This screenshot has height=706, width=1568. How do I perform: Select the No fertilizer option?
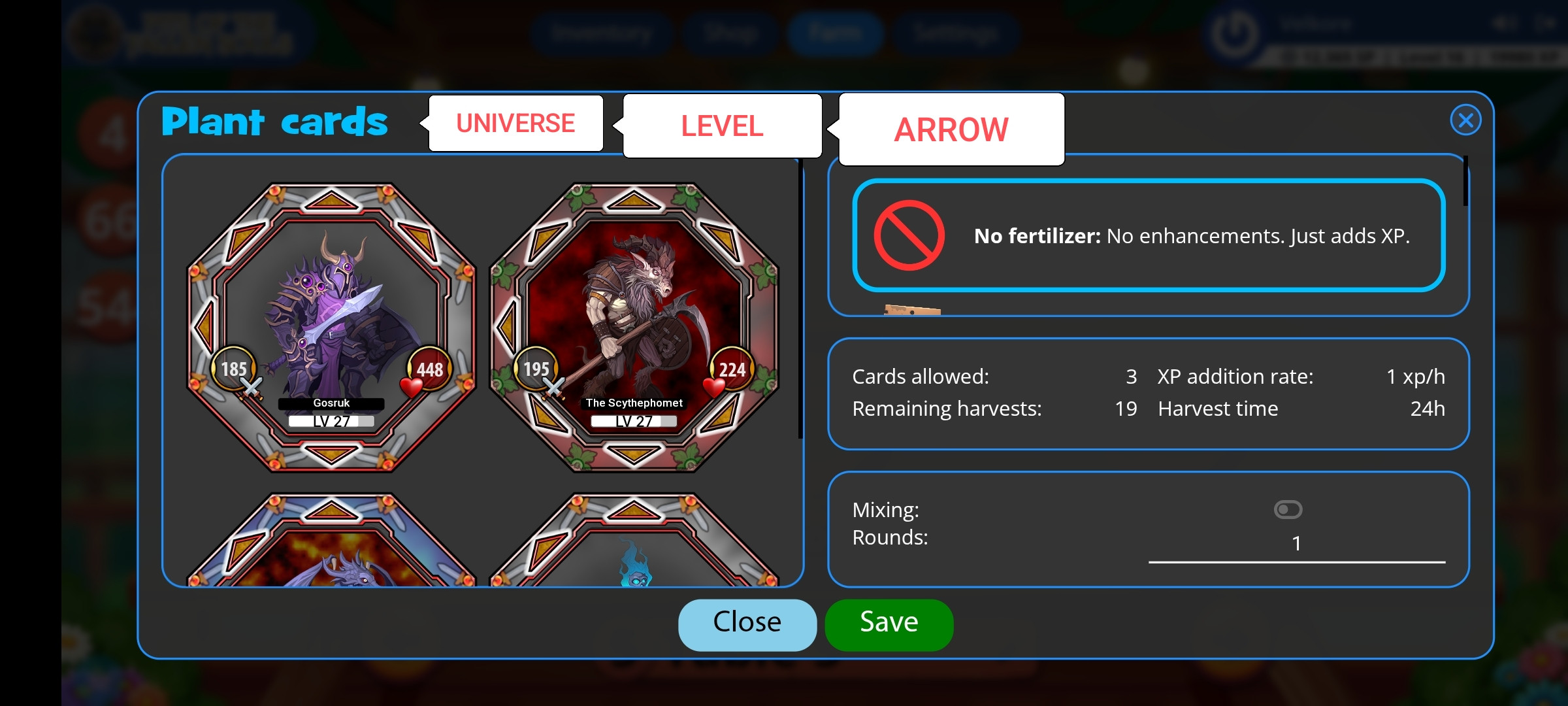click(1148, 235)
